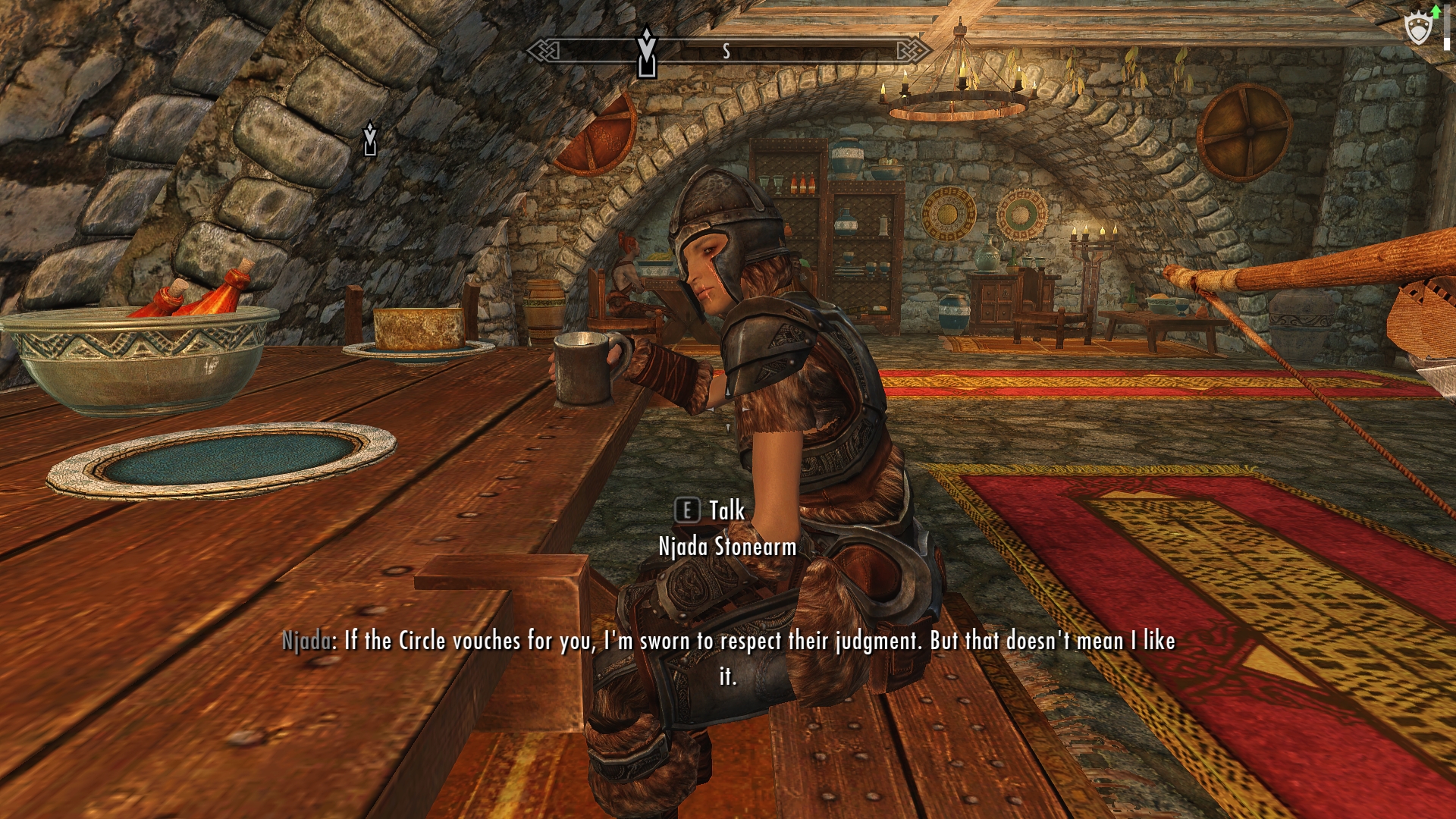Select the quest marker on the compass
Image resolution: width=1456 pixels, height=819 pixels.
click(646, 53)
